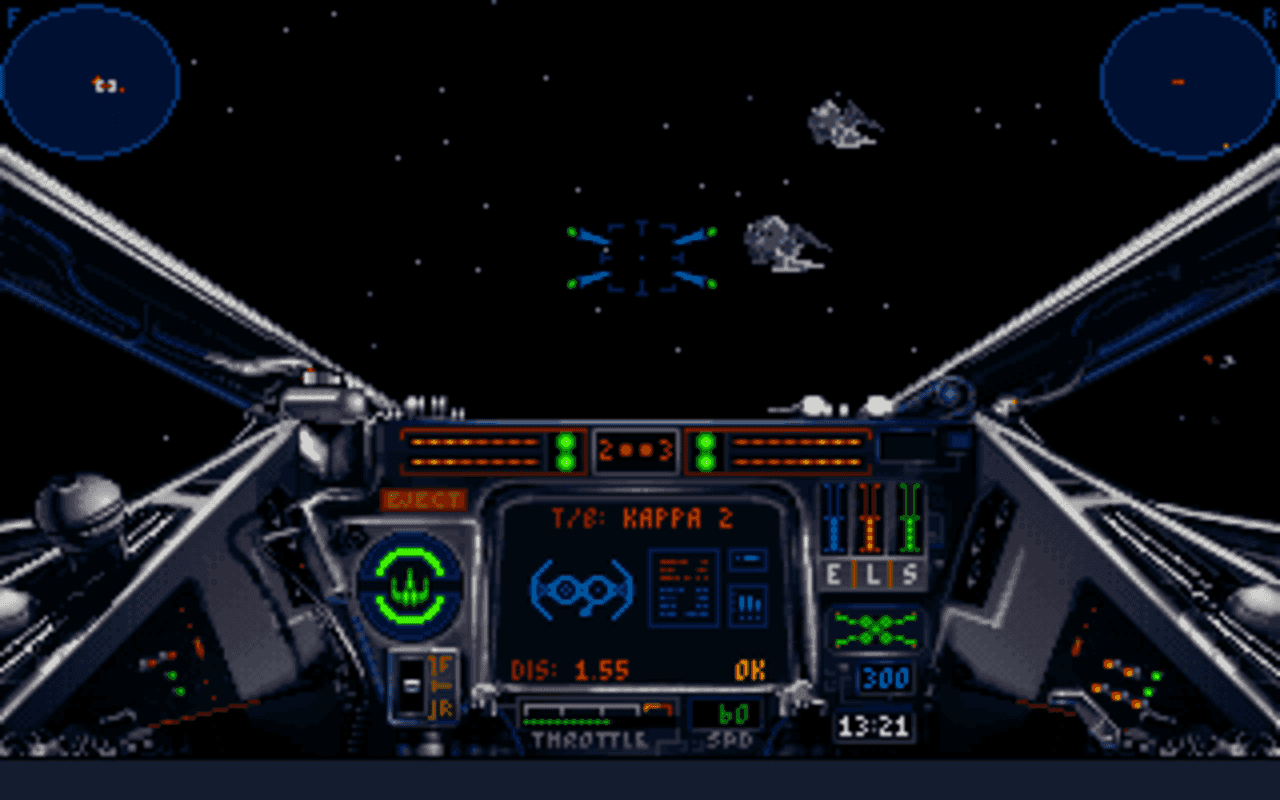Click the right green laser charge lights
Image resolution: width=1280 pixels, height=800 pixels.
point(706,450)
